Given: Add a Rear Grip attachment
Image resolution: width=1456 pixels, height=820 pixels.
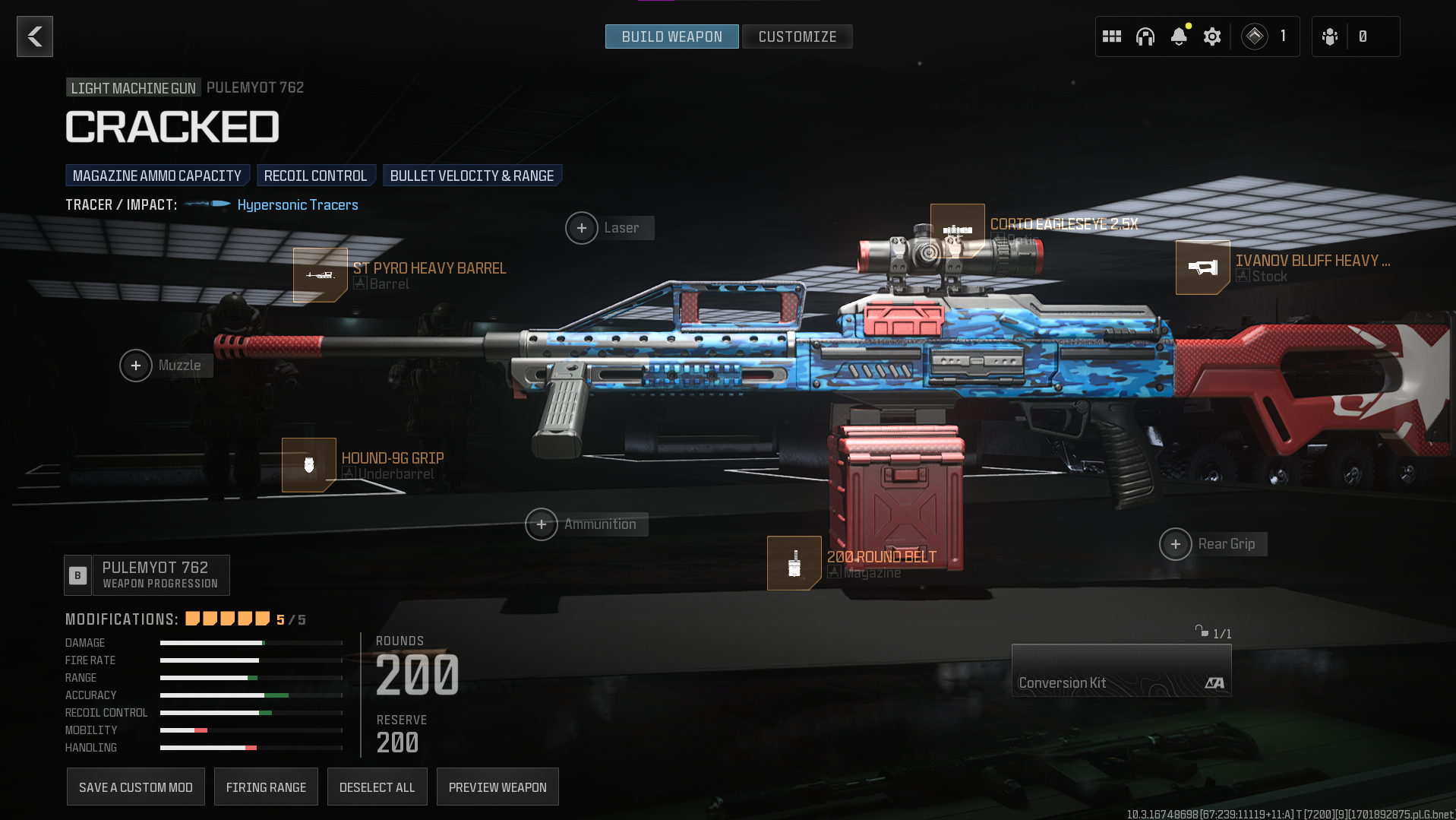Looking at the screenshot, I should pos(1176,544).
